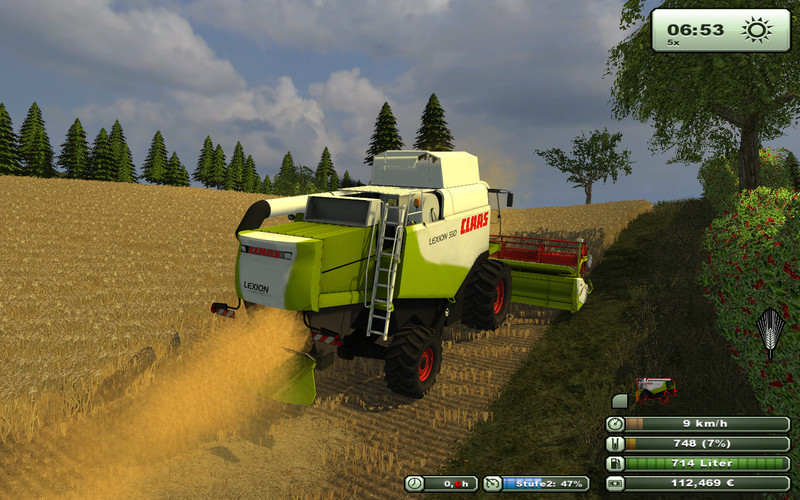800x500 pixels.
Task: Click the sun weather icon
Action: tap(757, 28)
